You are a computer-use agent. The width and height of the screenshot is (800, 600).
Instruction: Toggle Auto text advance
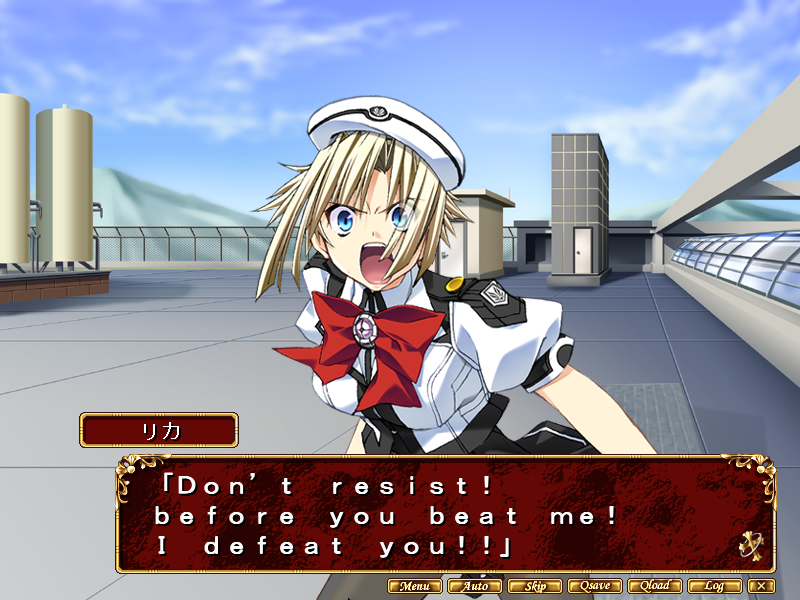(474, 586)
